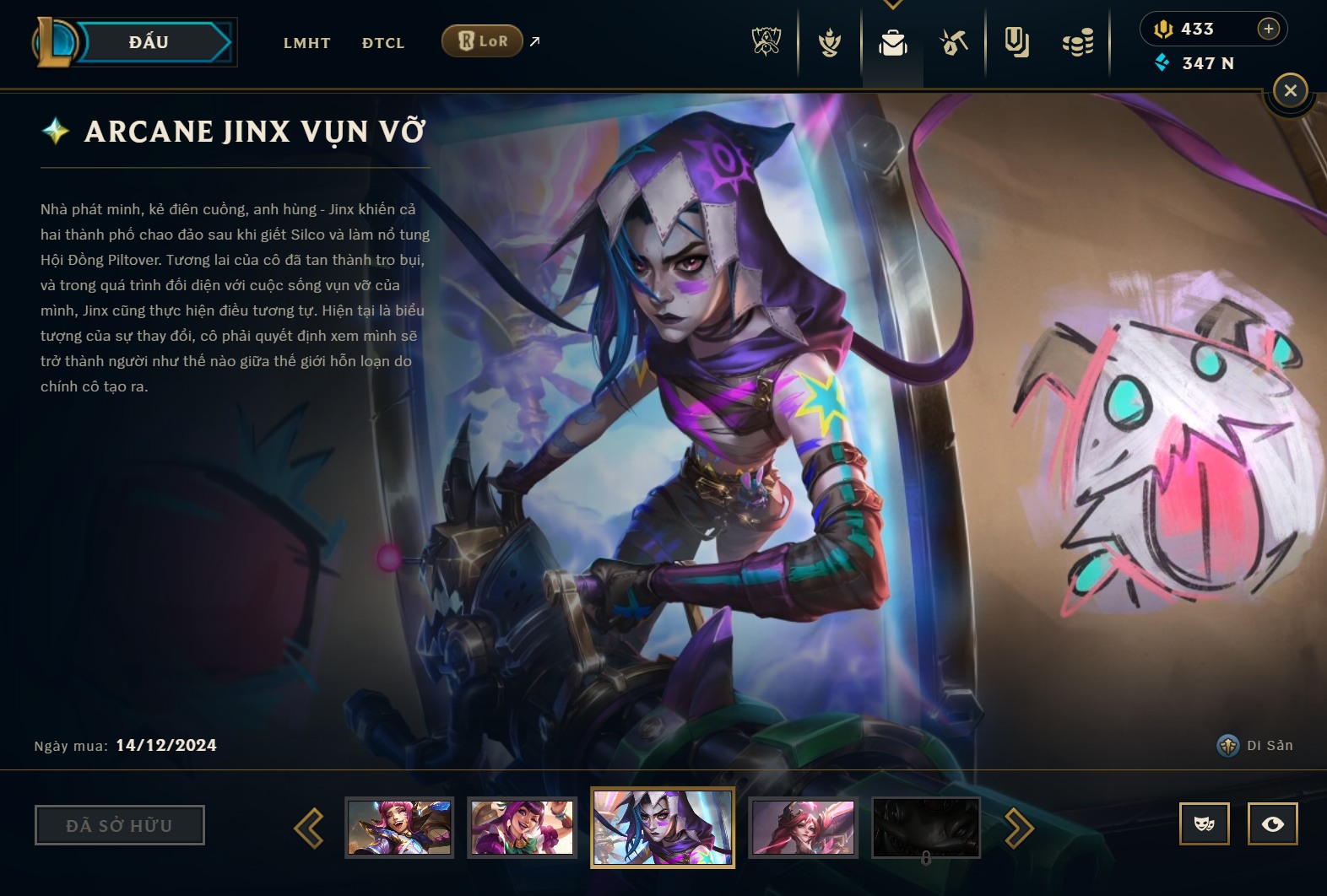The height and width of the screenshot is (896, 1327).
Task: Open the Store coin-stack icon
Action: click(1078, 42)
